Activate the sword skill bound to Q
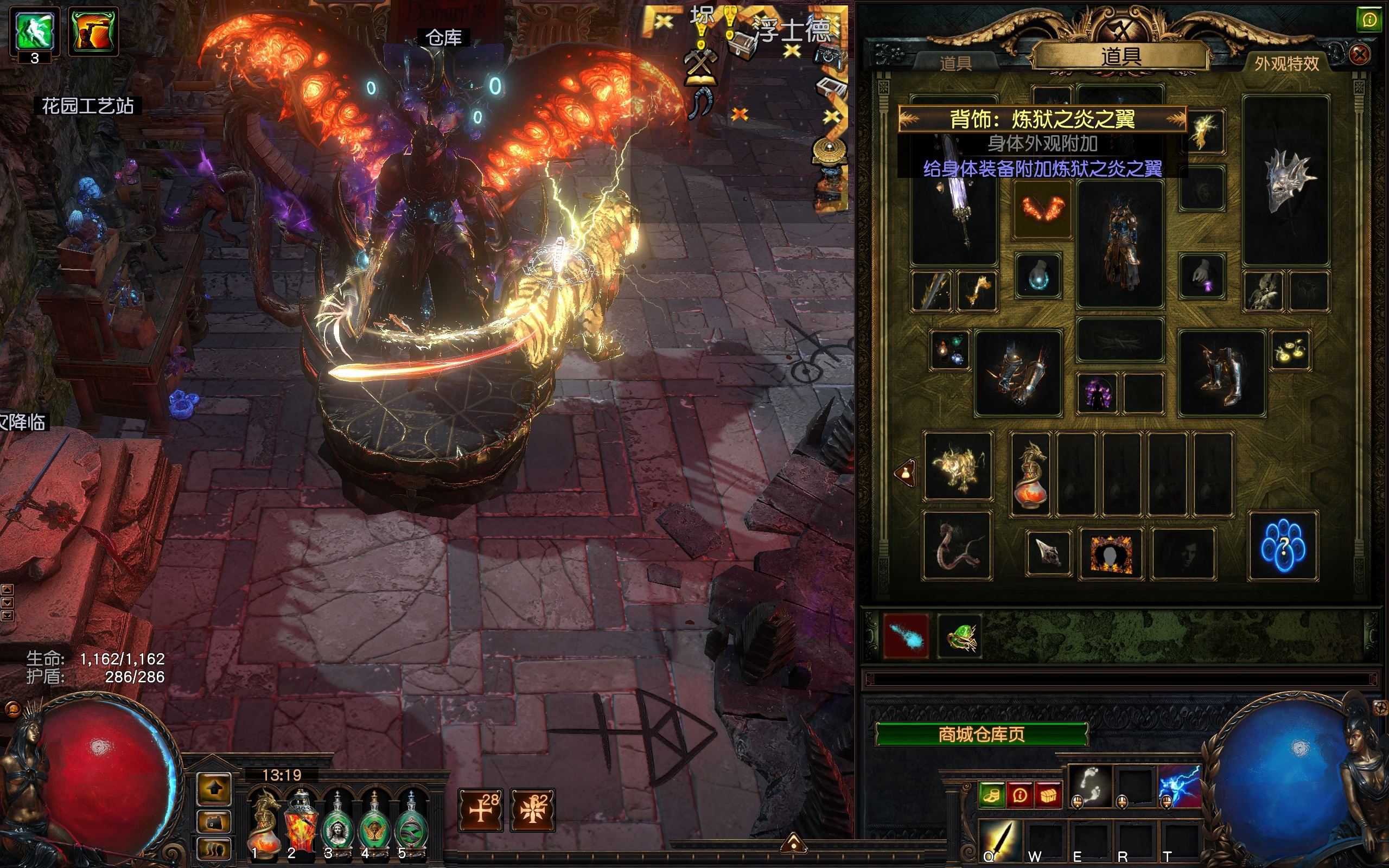Viewport: 1389px width, 868px height. pos(999,841)
